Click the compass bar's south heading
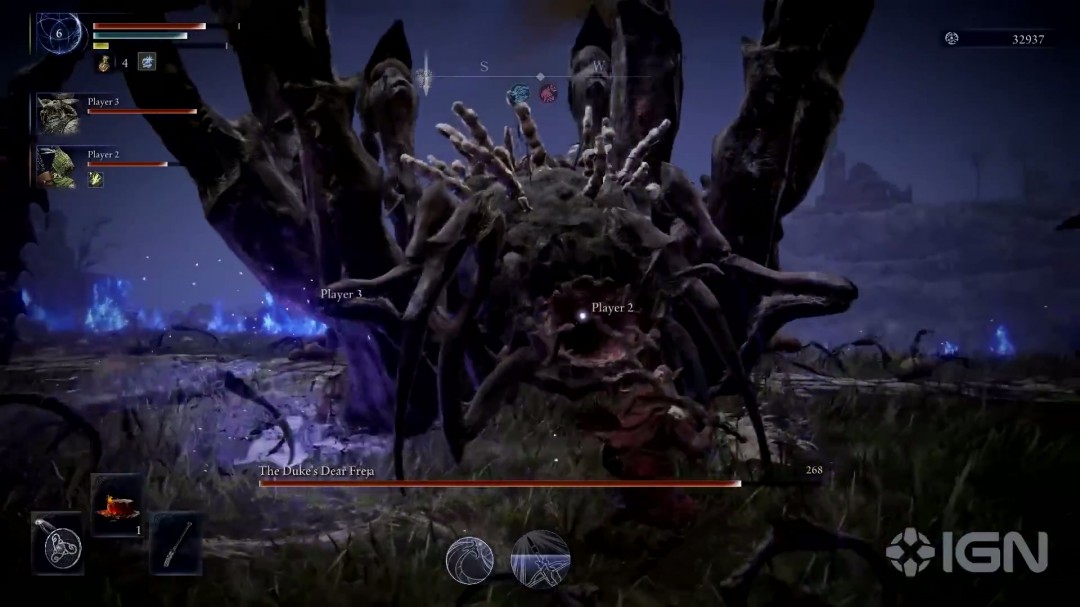1080x607 pixels. click(484, 67)
